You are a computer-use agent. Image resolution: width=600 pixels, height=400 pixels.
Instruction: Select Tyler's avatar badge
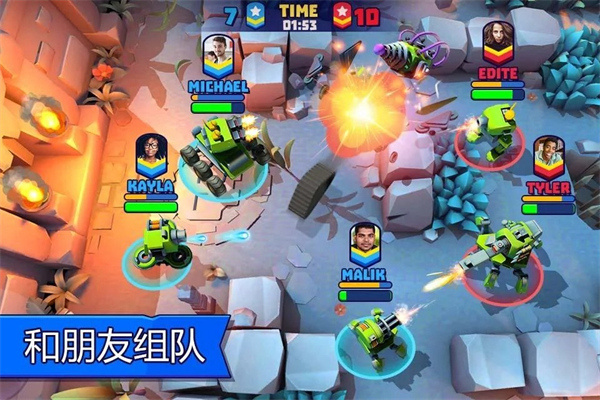click(548, 157)
